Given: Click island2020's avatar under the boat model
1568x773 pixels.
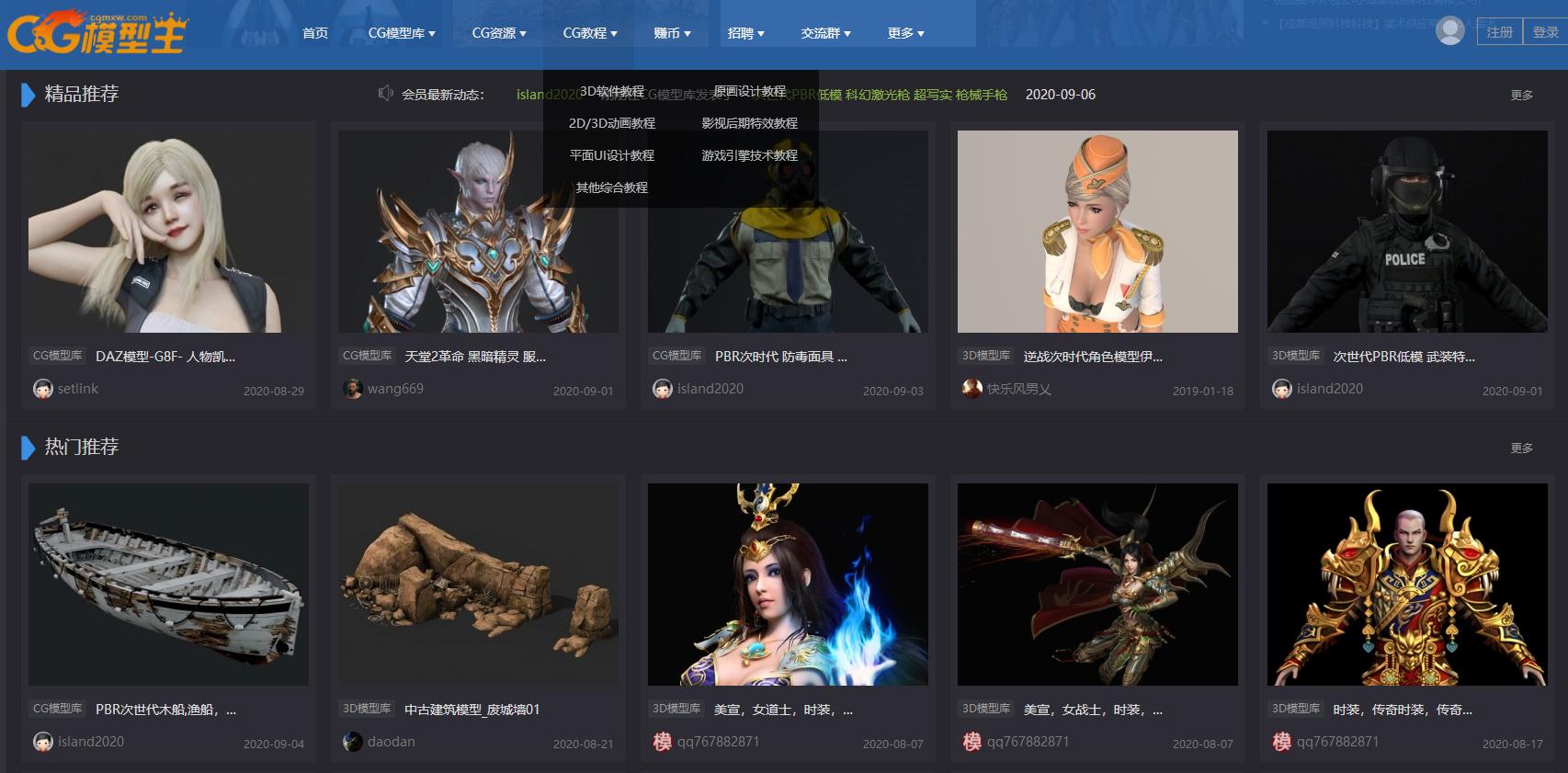Looking at the screenshot, I should [41, 742].
